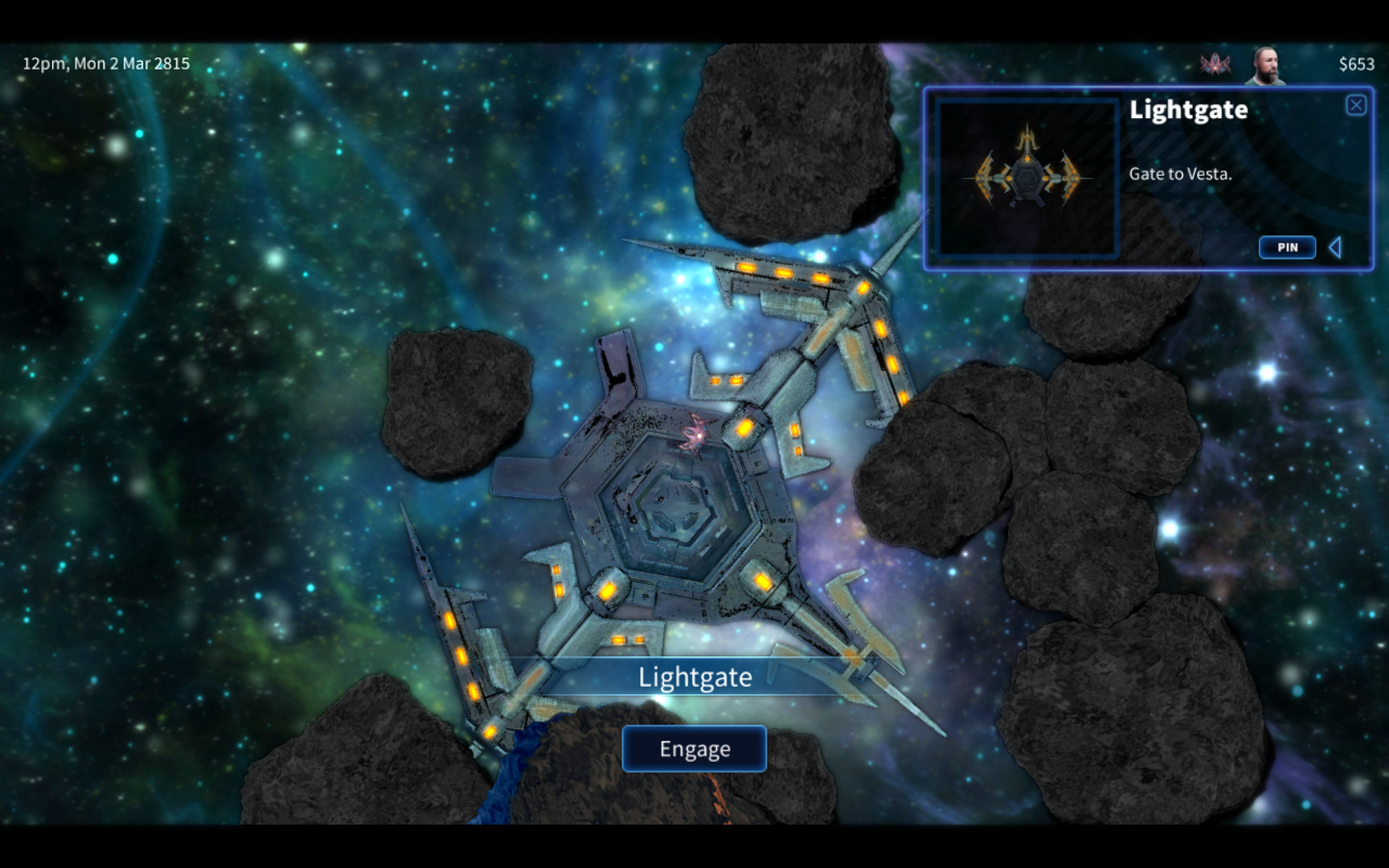Viewport: 1389px width, 868px height.
Task: Close the Lightgate info panel
Action: (1355, 105)
